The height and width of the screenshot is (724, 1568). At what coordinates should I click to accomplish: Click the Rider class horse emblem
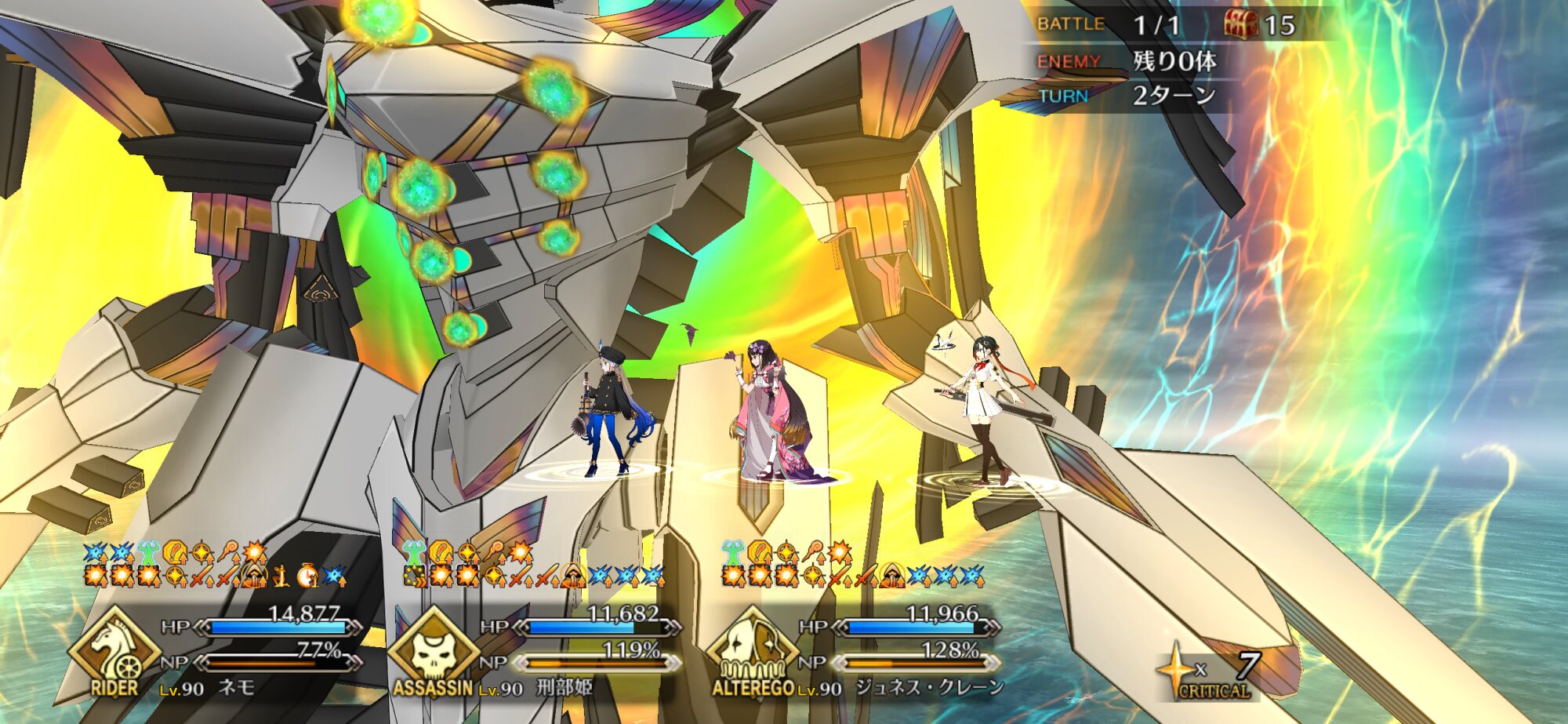tap(114, 651)
